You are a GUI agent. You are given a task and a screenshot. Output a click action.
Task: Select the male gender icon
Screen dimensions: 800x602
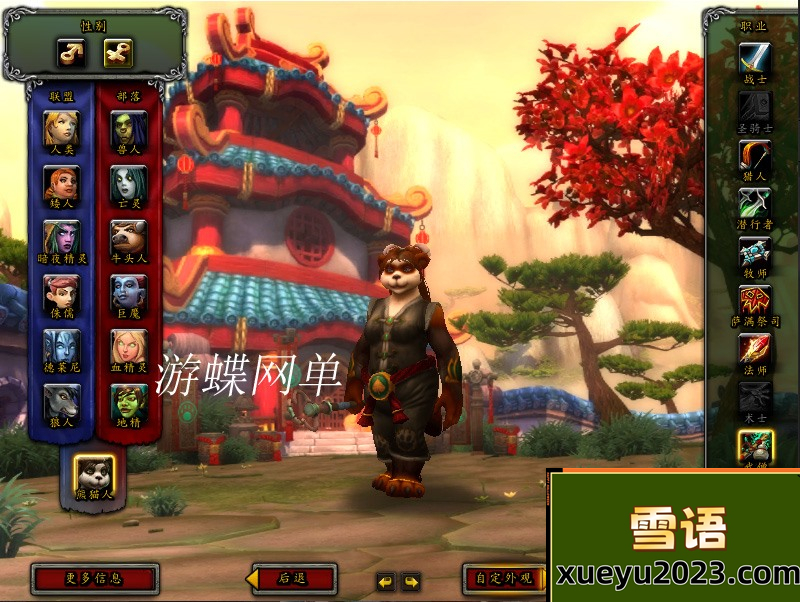tap(70, 52)
